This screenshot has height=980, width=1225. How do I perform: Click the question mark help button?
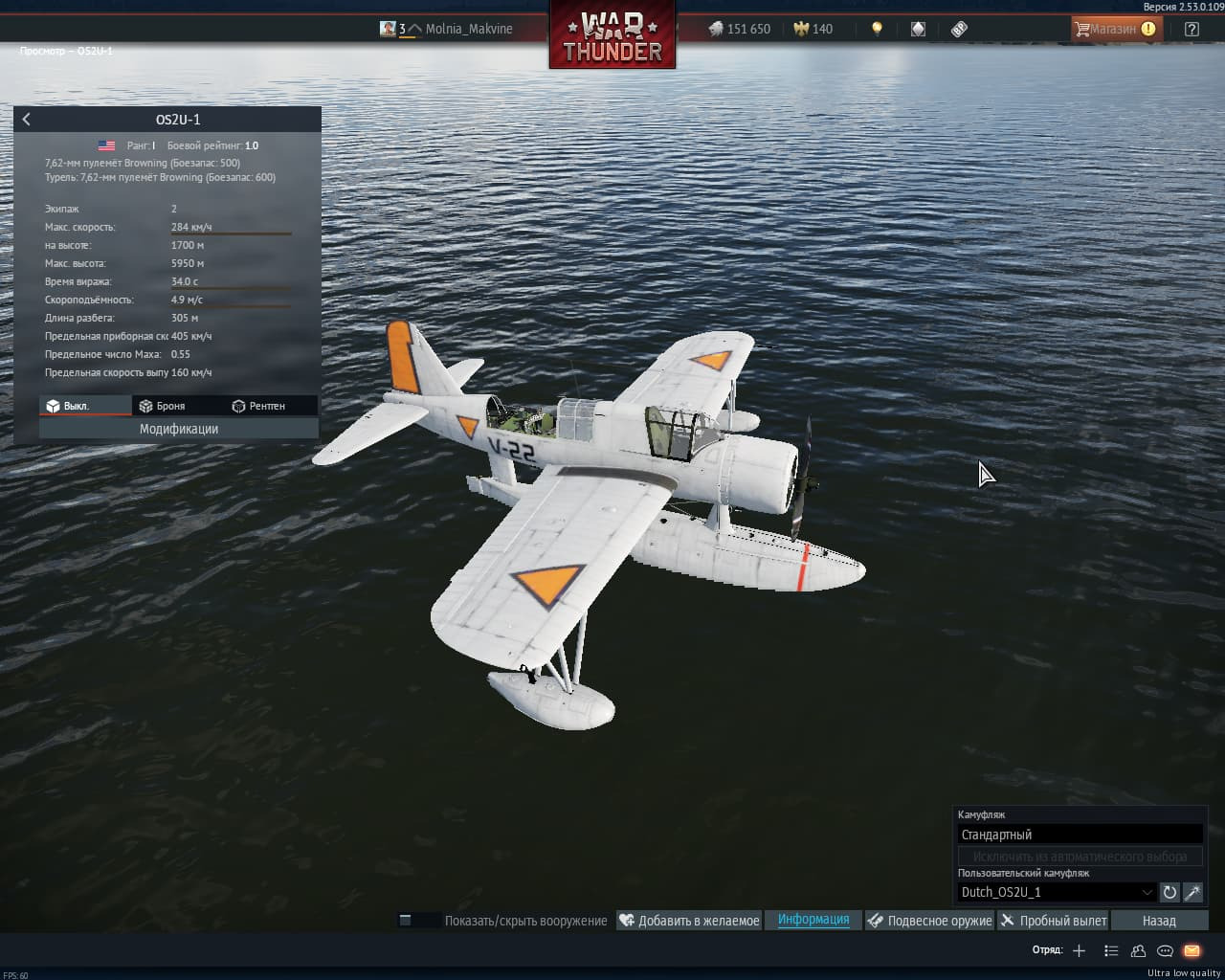tap(1192, 29)
